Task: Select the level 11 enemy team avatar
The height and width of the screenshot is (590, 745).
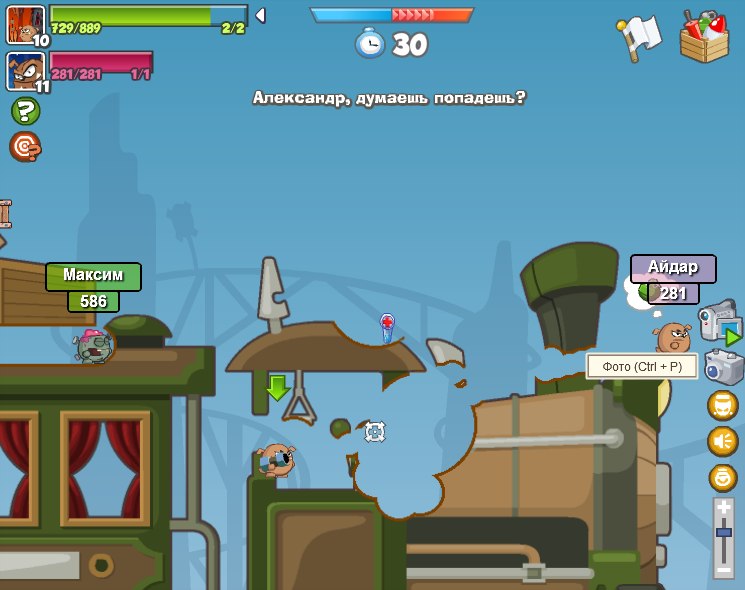Action: 24,71
